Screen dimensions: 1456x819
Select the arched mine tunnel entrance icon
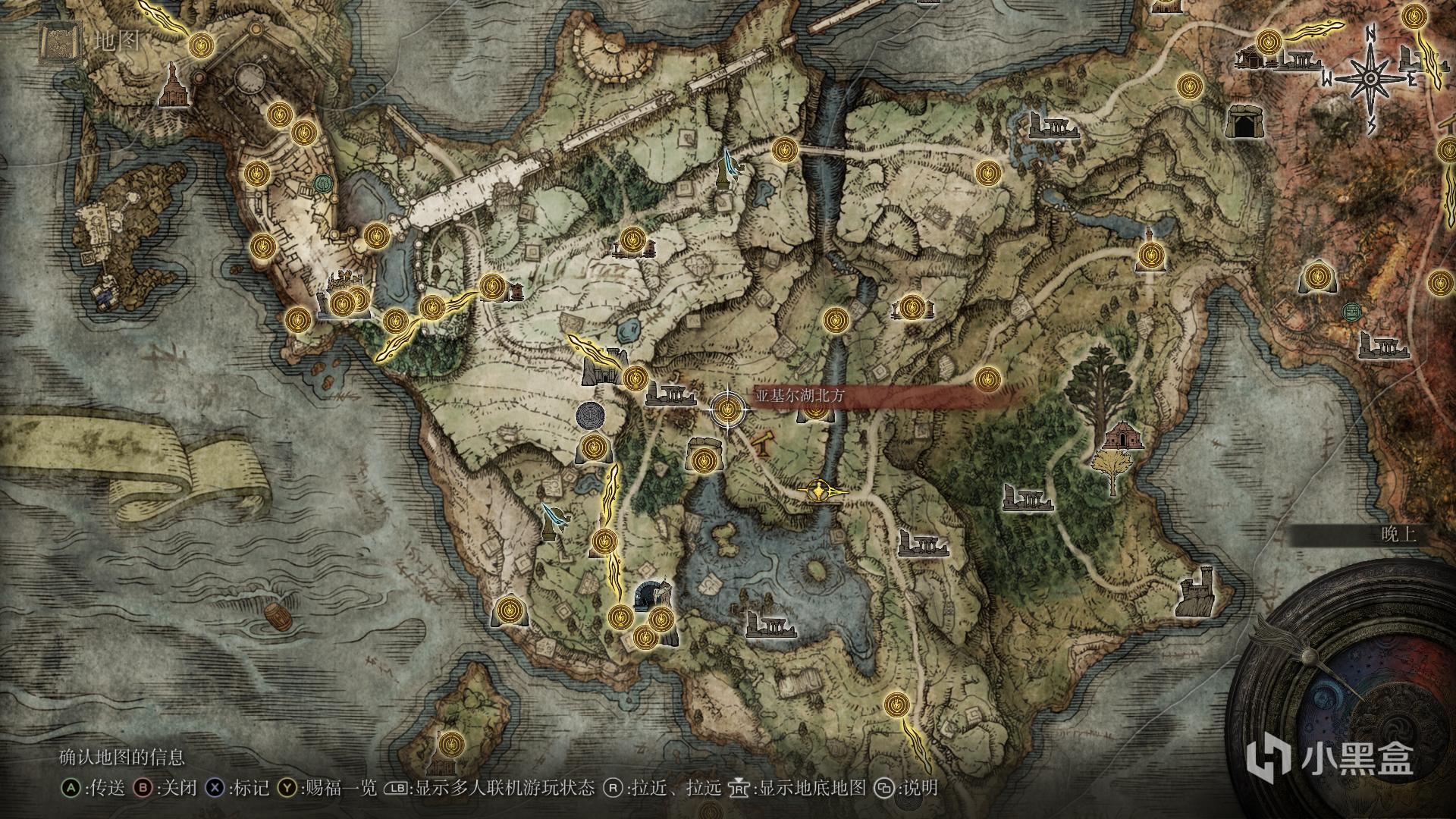click(x=648, y=595)
